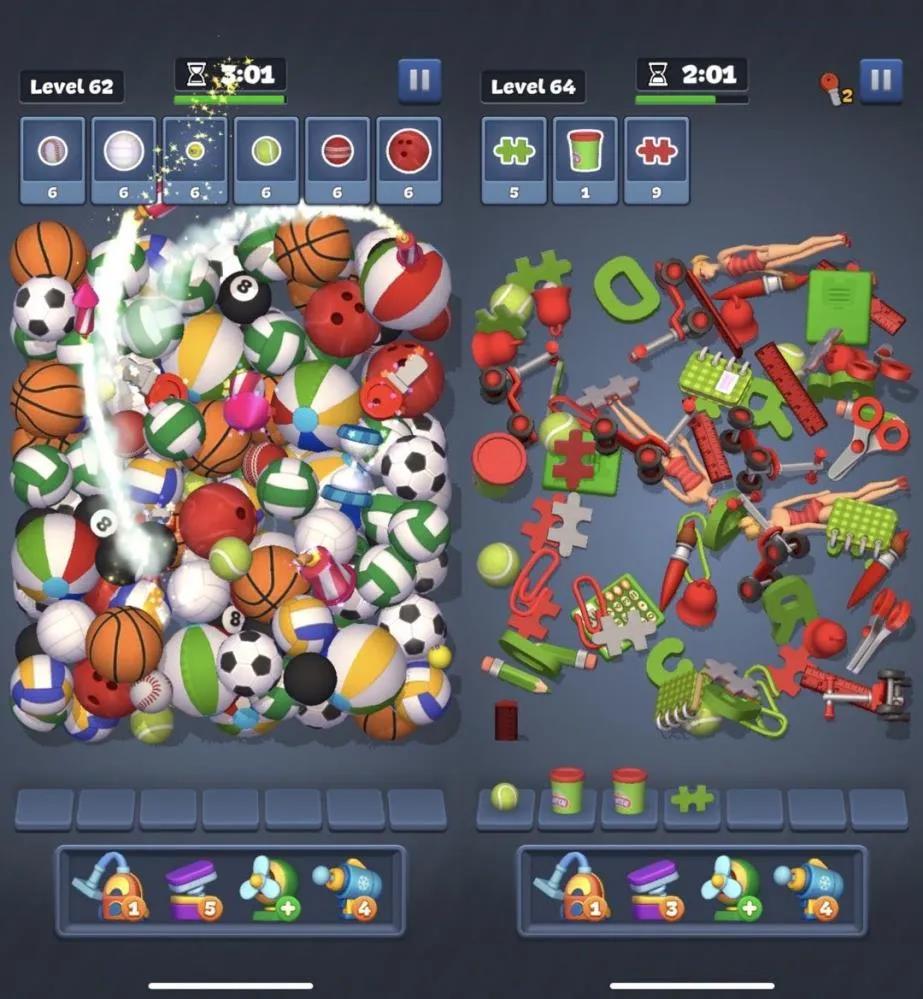Select the baseball goal tile
Screen dimensions: 923x999
[x=53, y=160]
